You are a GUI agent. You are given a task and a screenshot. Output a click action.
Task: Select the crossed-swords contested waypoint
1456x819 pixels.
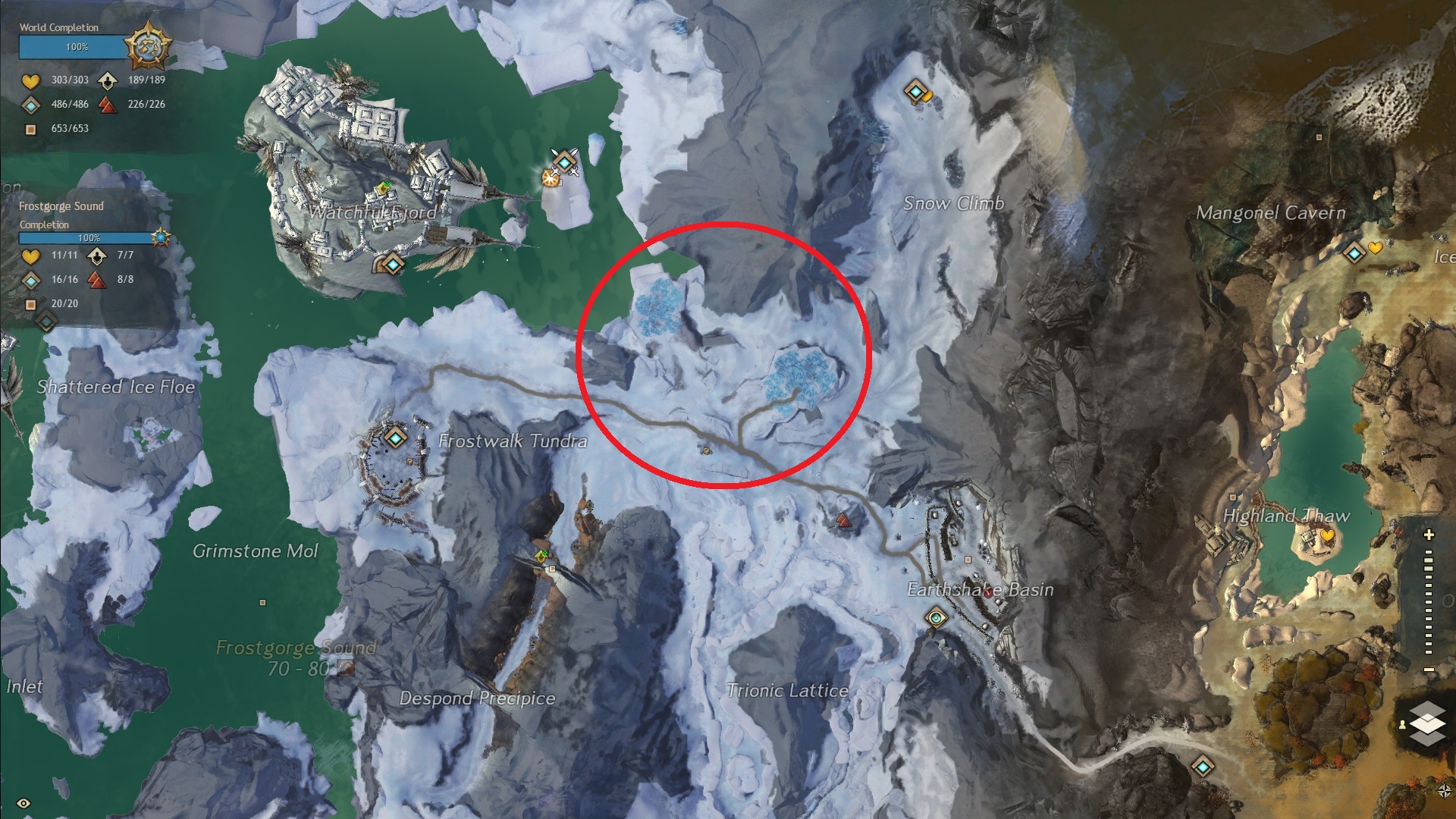point(565,161)
